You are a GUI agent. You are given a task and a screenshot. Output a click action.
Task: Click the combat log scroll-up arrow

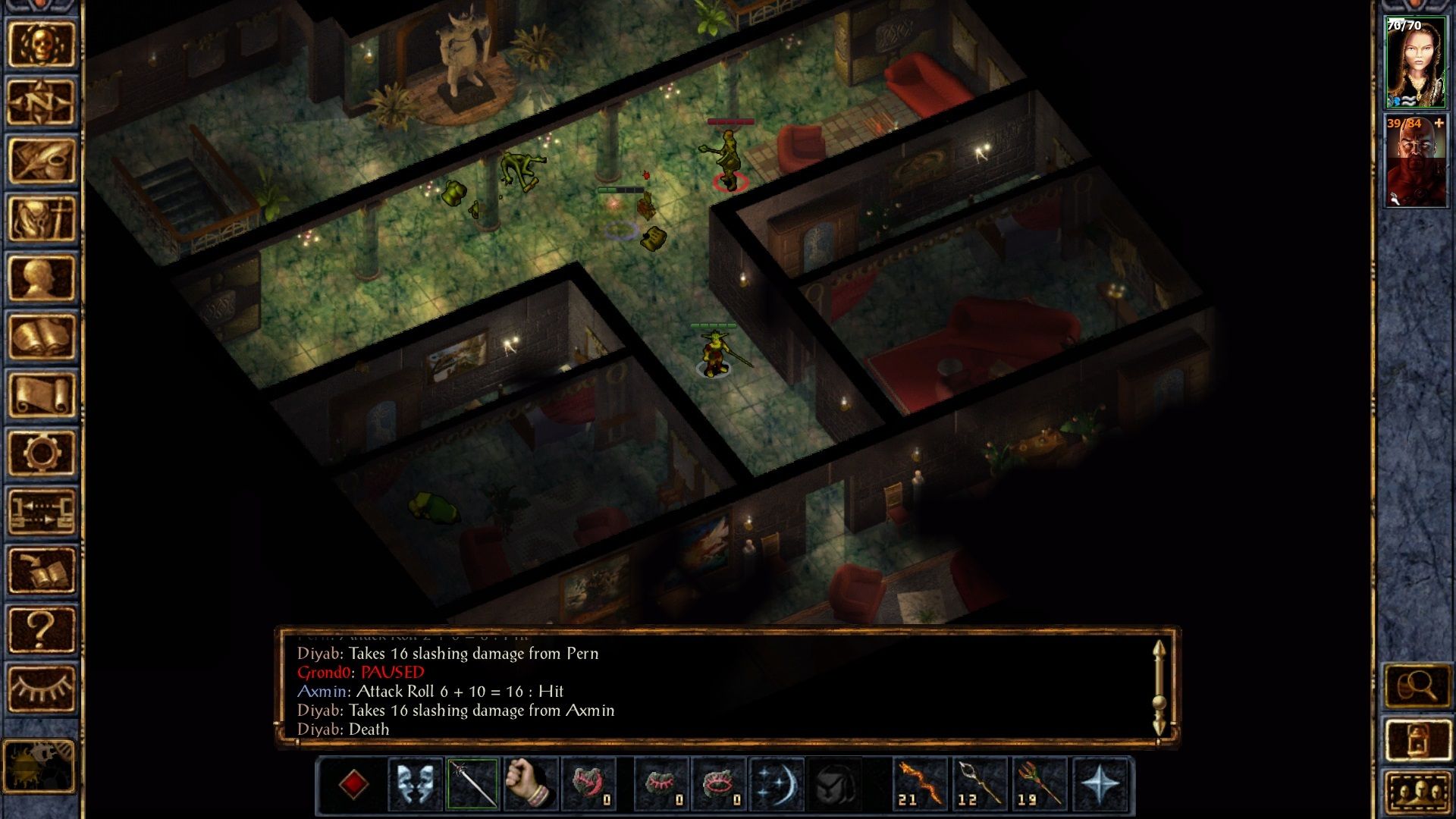[x=1158, y=651]
